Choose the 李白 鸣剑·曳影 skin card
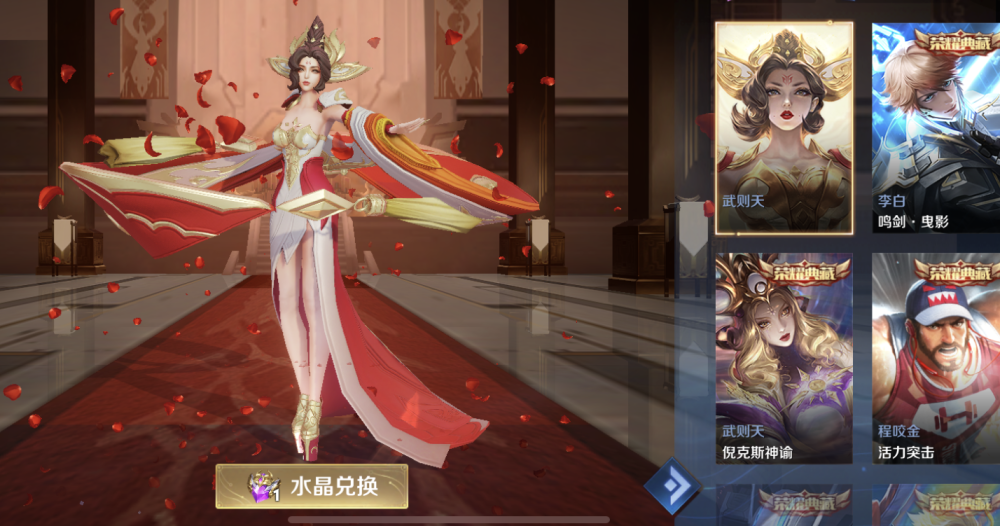Image resolution: width=1000 pixels, height=526 pixels. pos(936,128)
